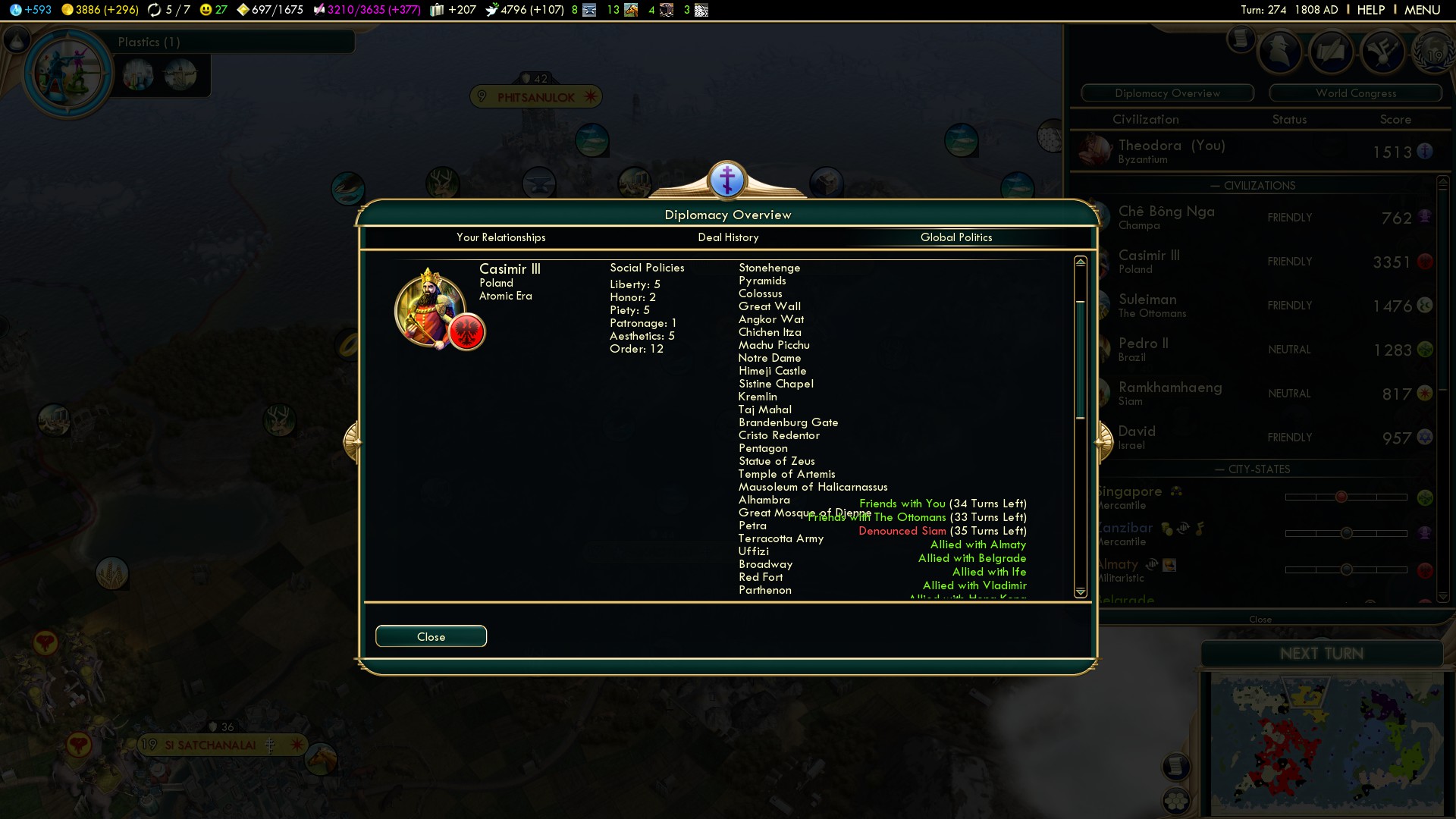This screenshot has width=1456, height=819.
Task: Click the Phitsanulok city banner
Action: pyautogui.click(x=536, y=97)
